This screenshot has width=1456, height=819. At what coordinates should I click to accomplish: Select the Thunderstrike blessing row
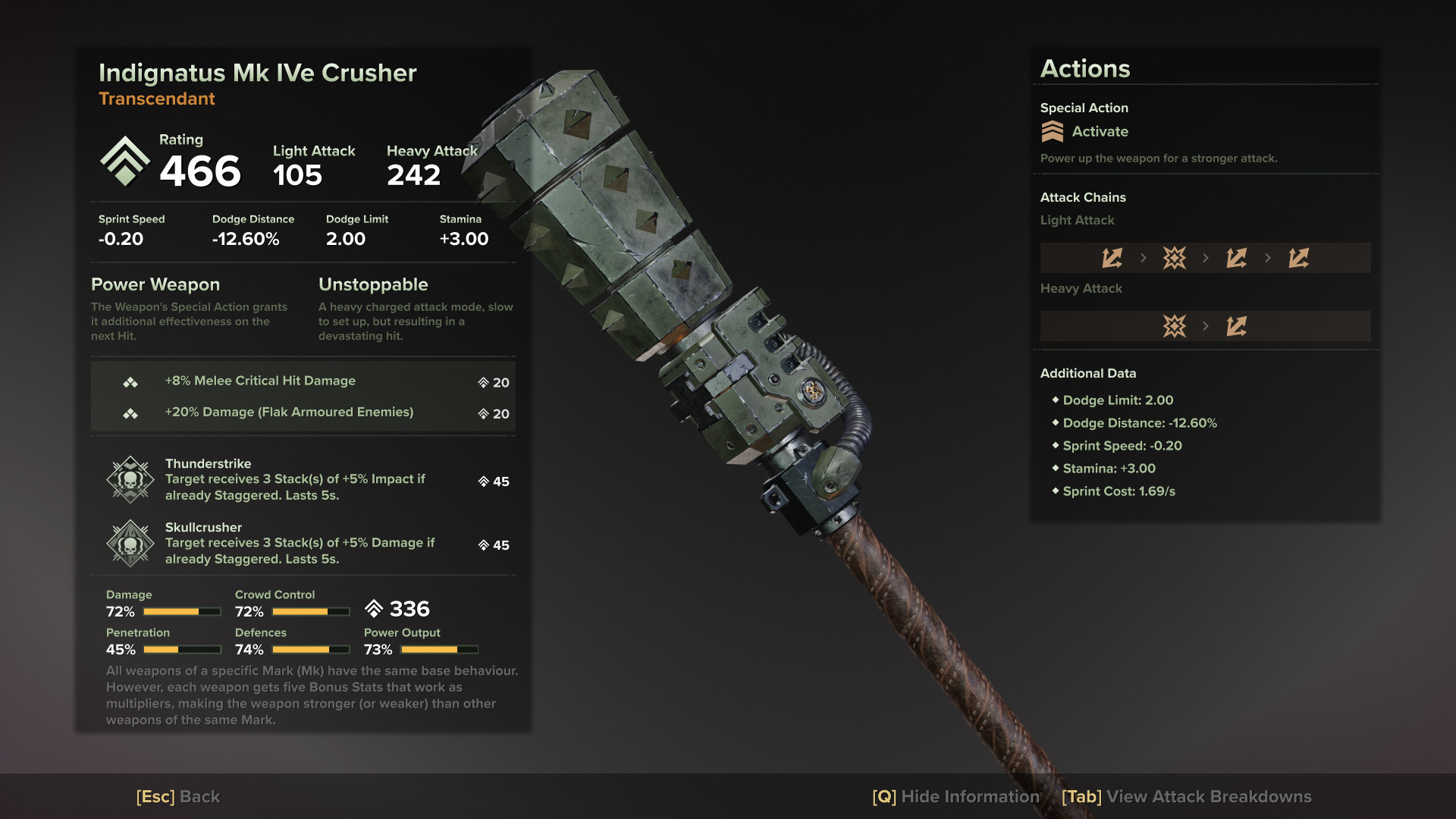(x=303, y=479)
